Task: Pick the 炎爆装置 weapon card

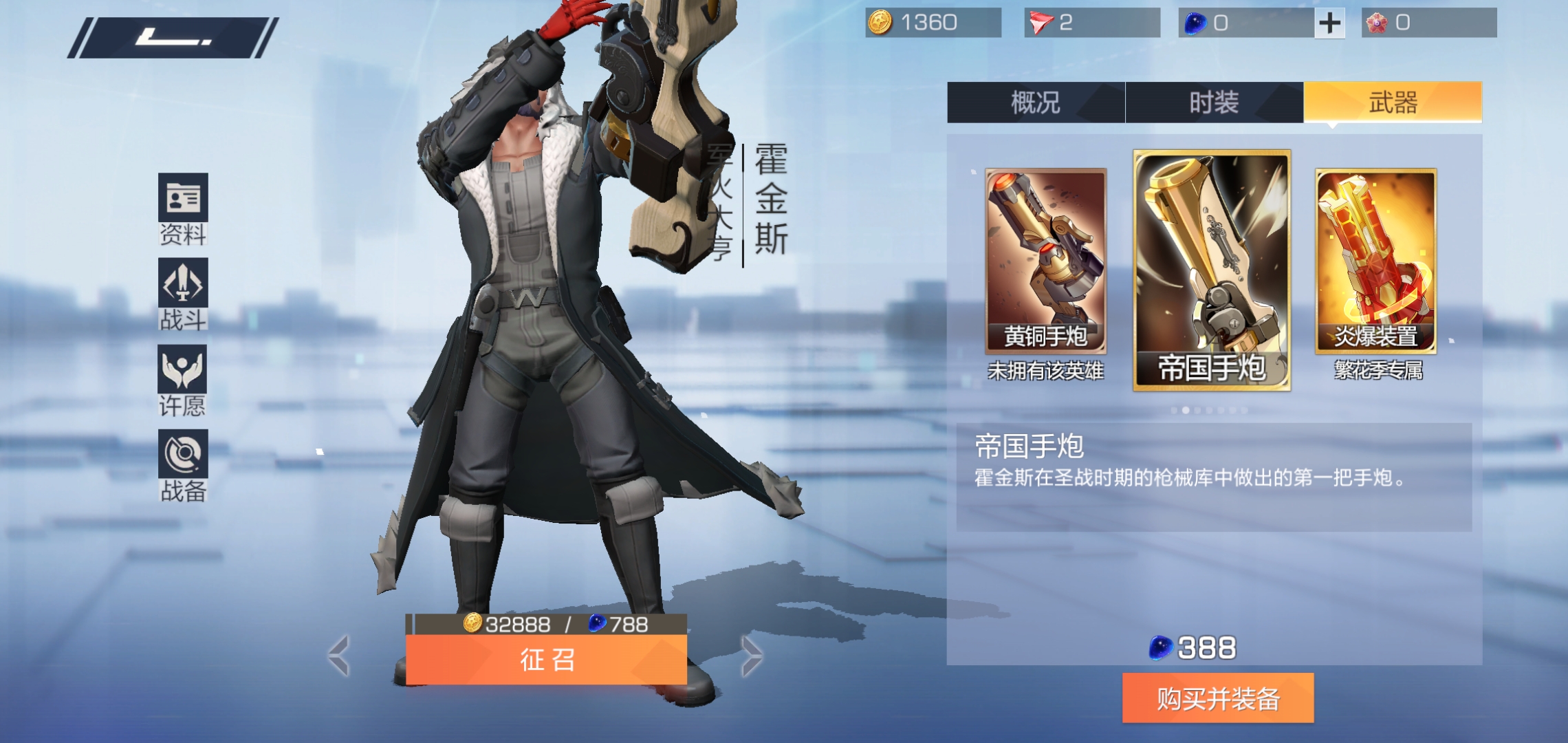Action: pos(1375,261)
